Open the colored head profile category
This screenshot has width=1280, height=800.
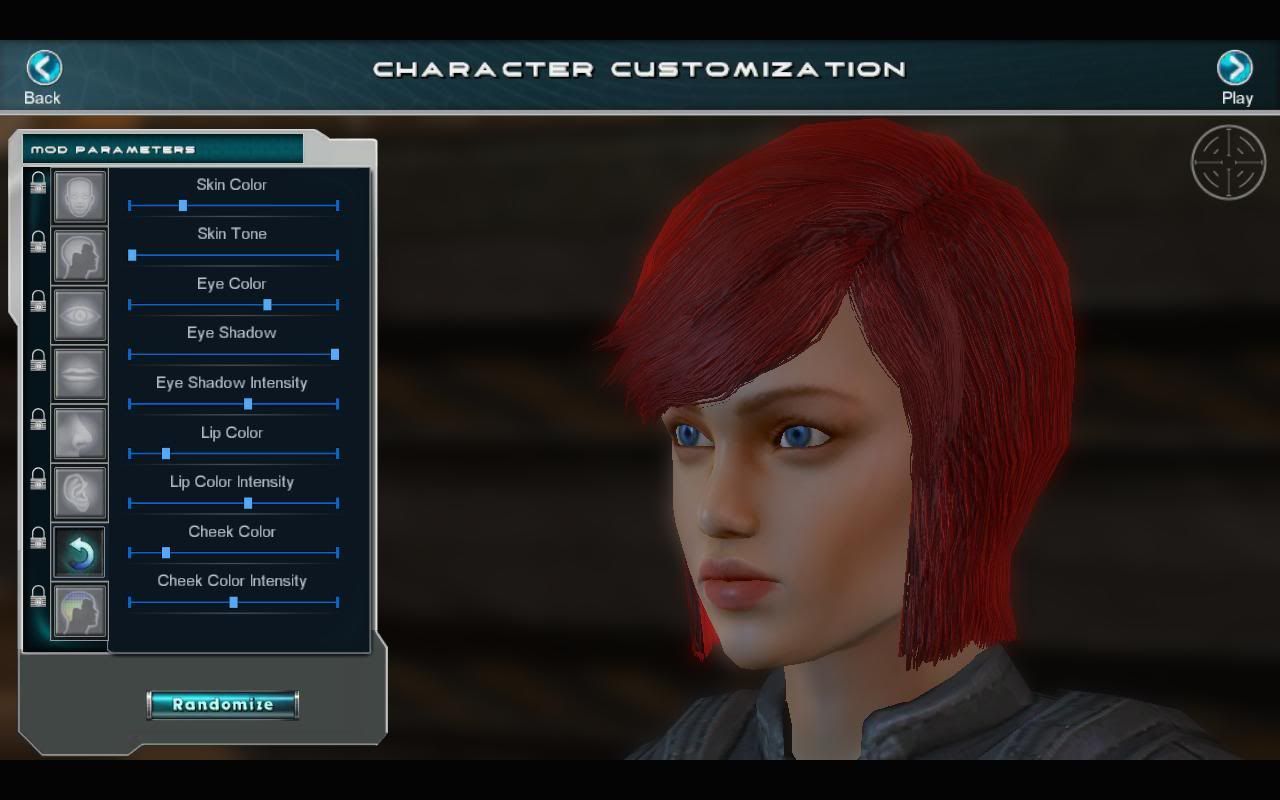(x=80, y=611)
